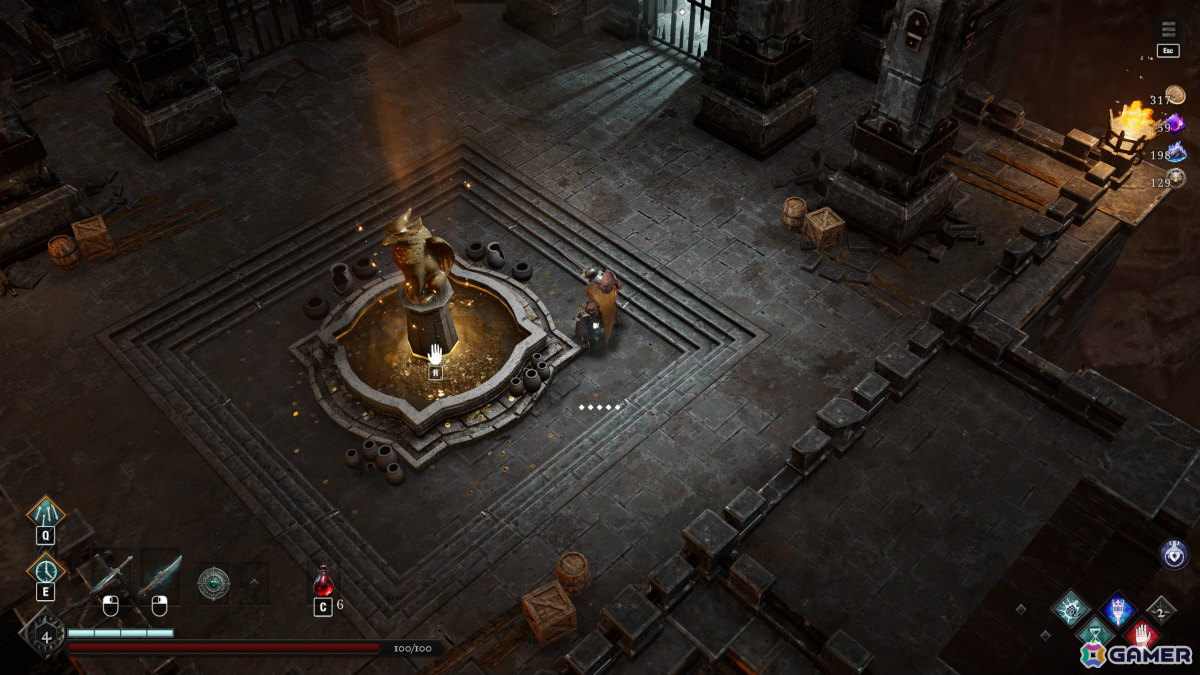Activate the lightning orb skill
Viewport: 1200px width, 675px height.
tap(1071, 608)
